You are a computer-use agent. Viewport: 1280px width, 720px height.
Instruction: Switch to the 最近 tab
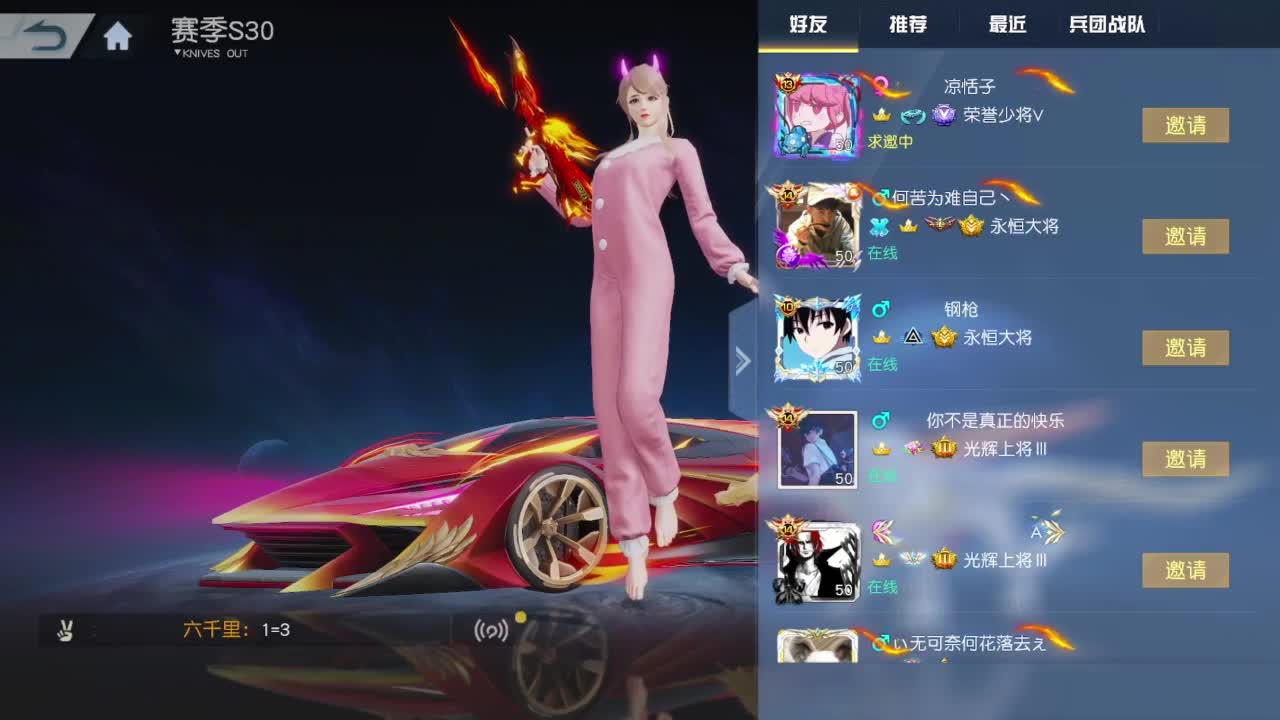point(1005,25)
